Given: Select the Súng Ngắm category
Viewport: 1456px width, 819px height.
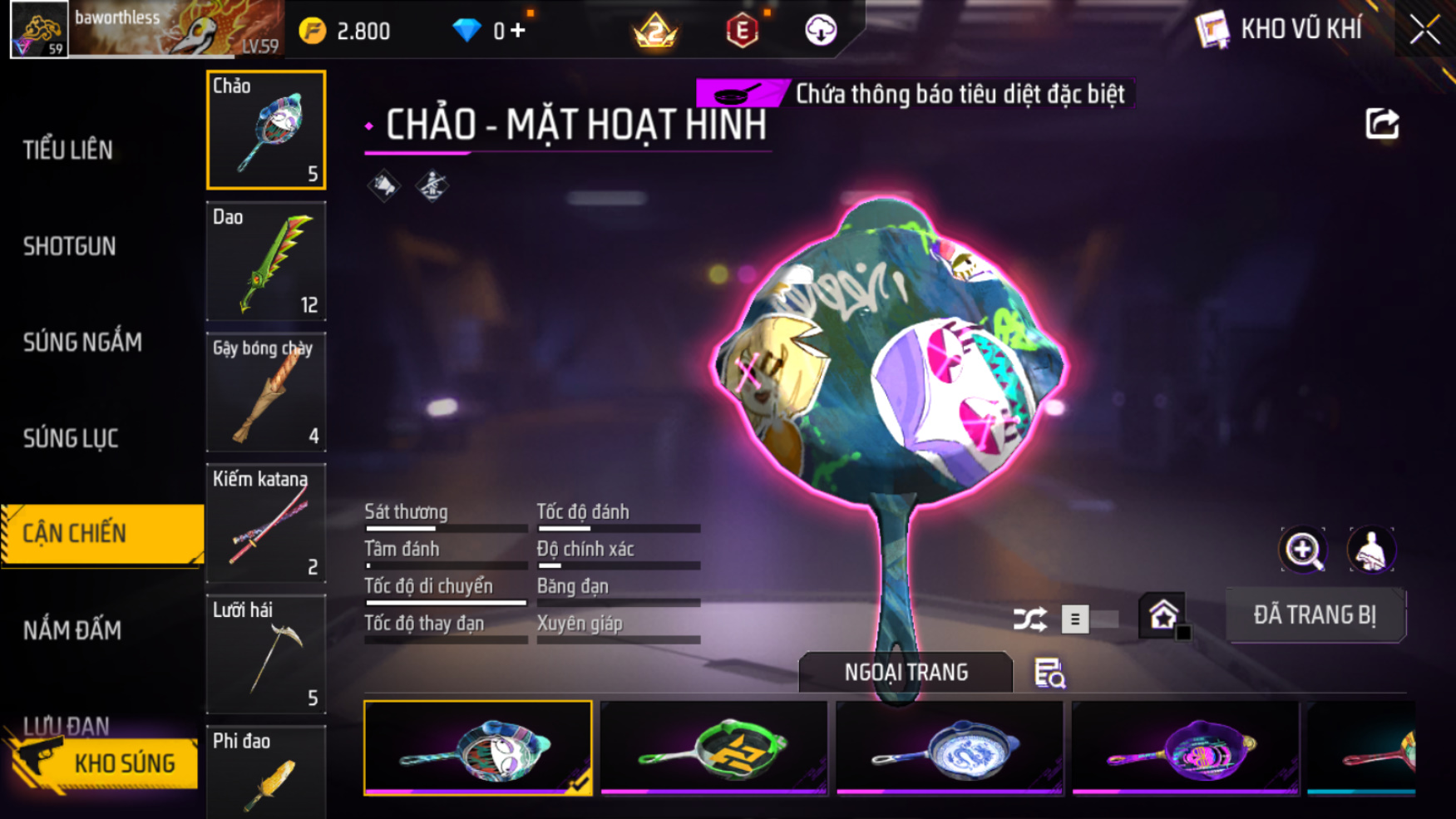Looking at the screenshot, I should point(82,342).
